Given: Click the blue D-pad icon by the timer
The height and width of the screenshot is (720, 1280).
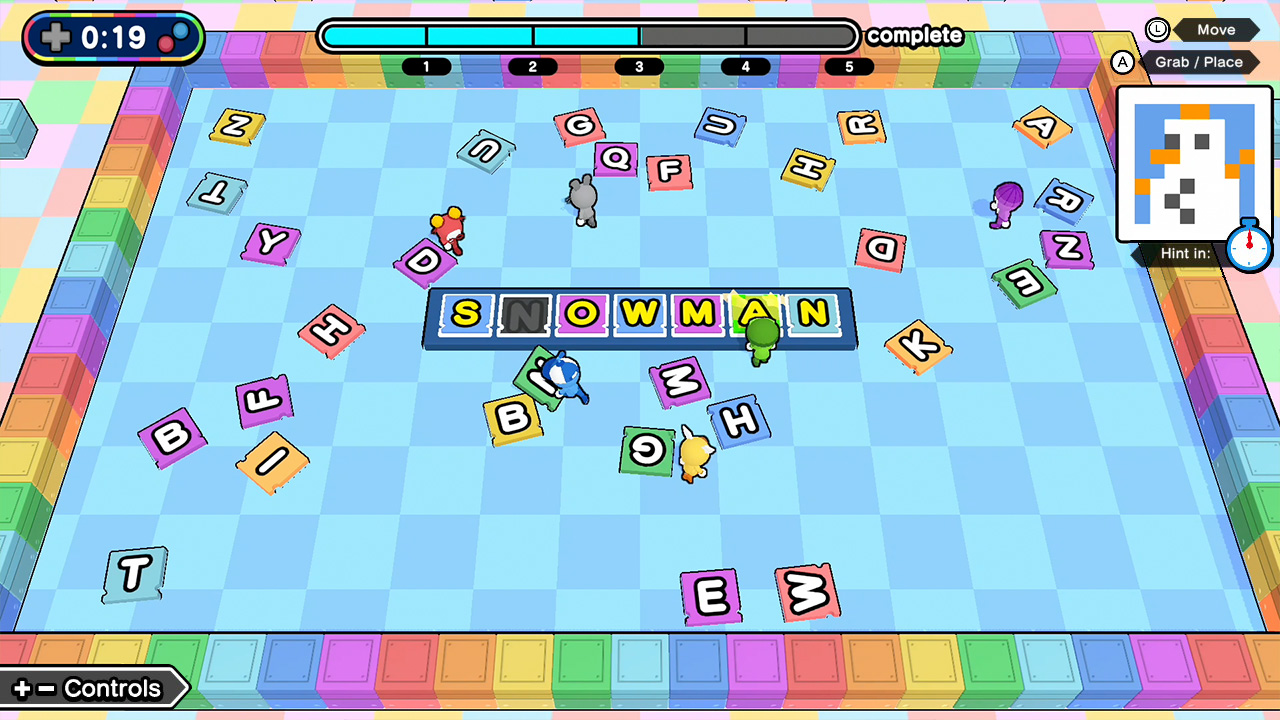Looking at the screenshot, I should [x=54, y=38].
